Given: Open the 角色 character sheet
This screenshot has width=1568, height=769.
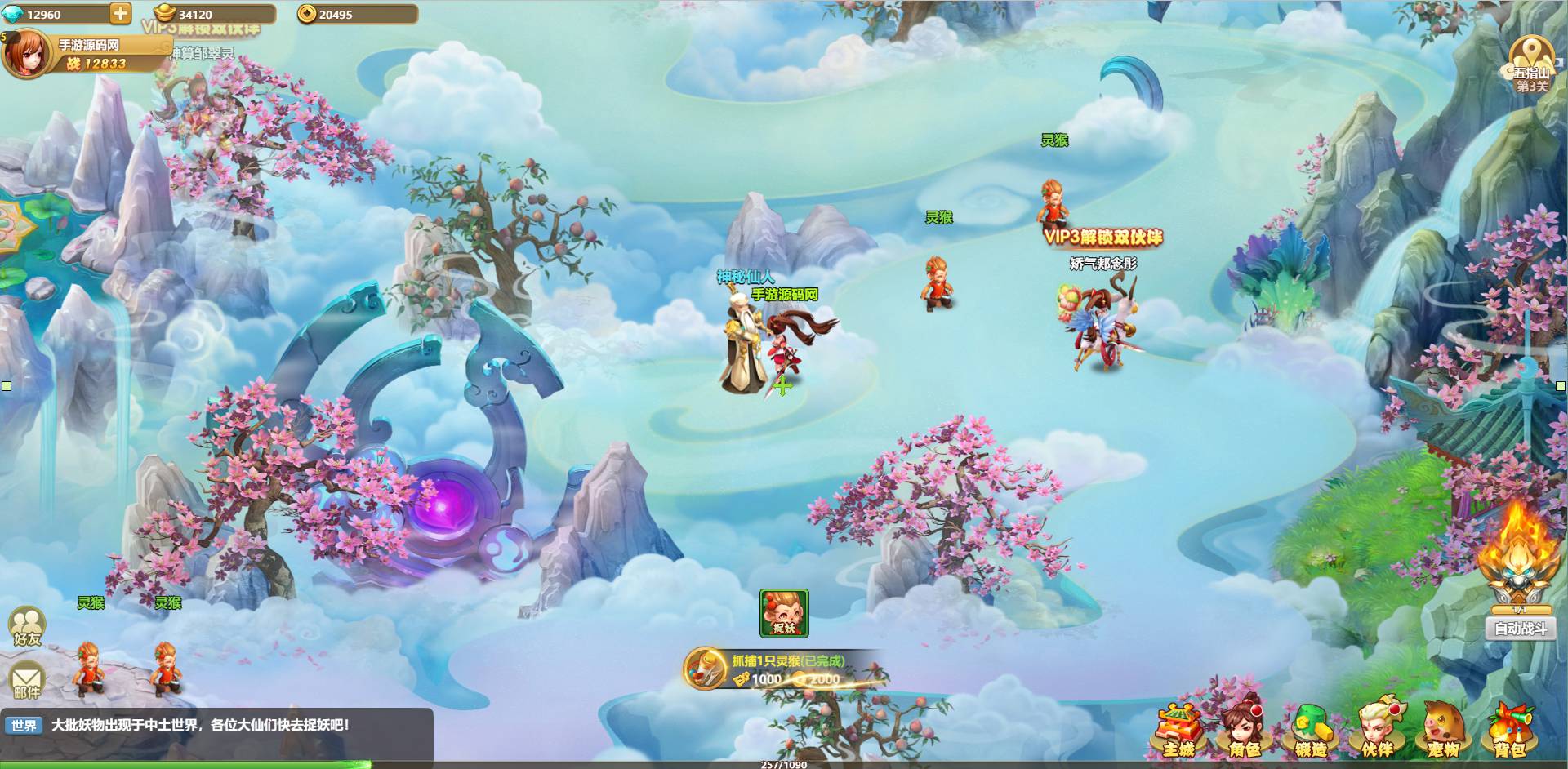Looking at the screenshot, I should 1244,729.
